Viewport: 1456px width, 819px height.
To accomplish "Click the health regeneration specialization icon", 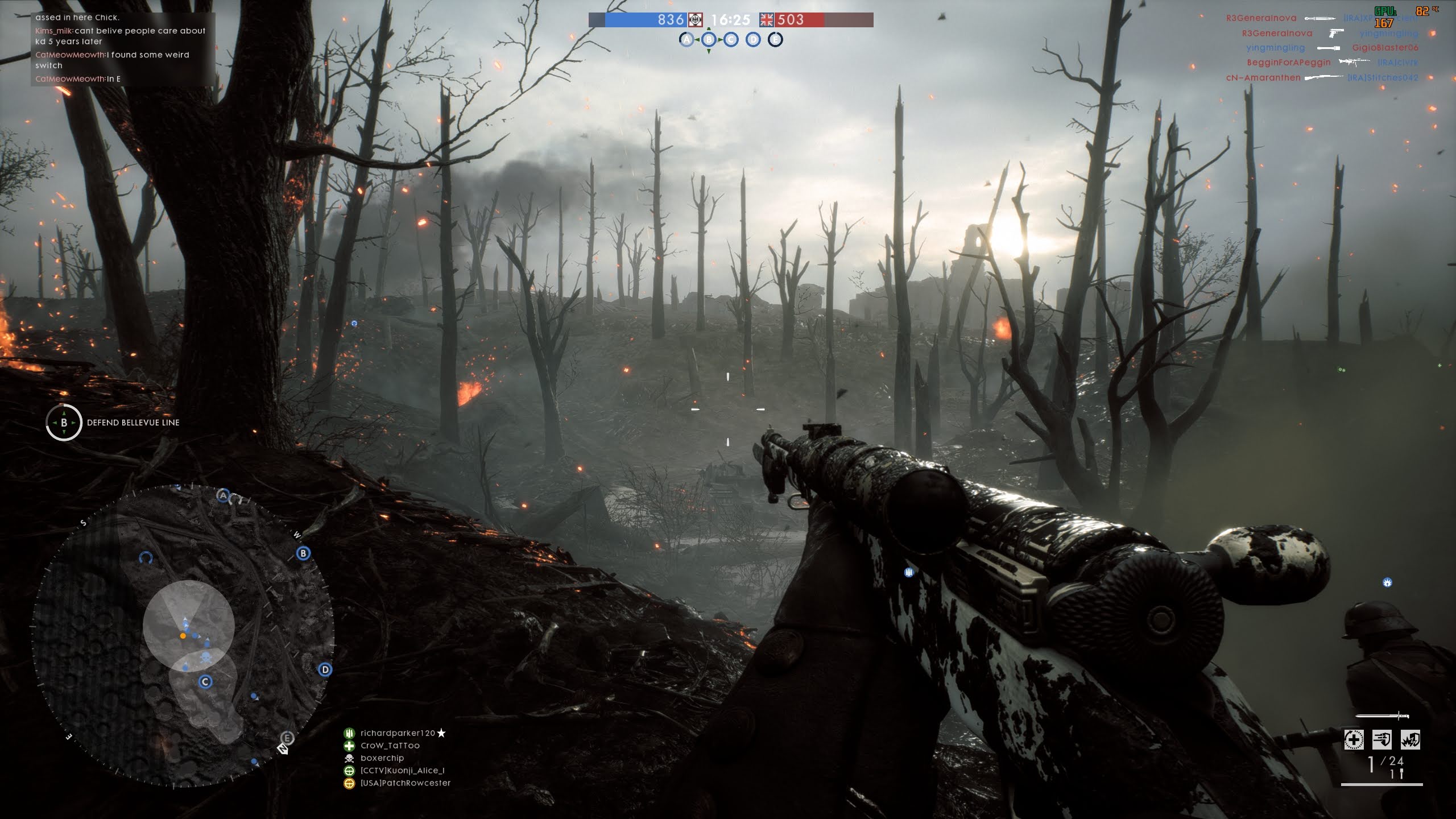I will [x=1354, y=739].
